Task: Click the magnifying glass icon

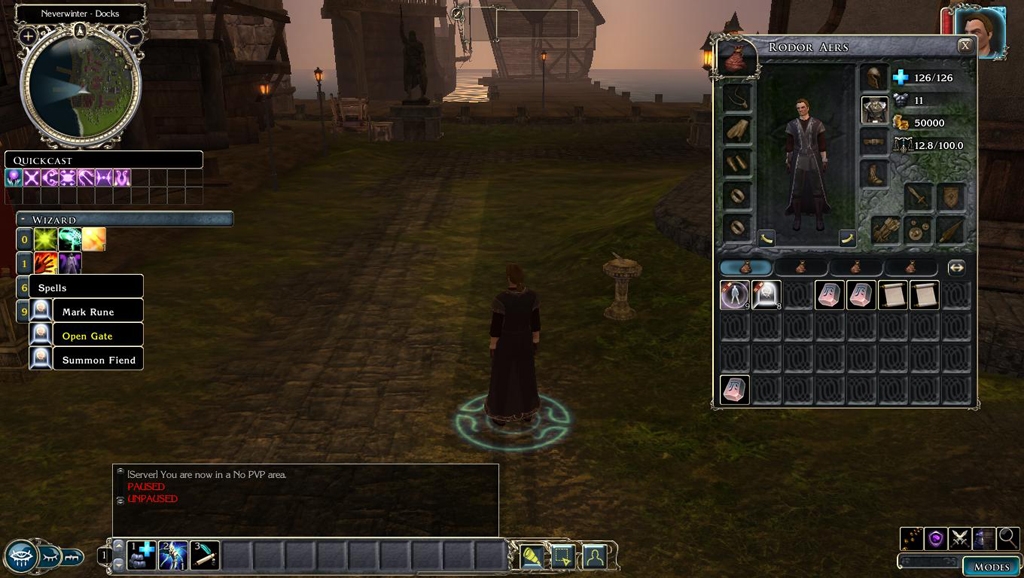Action: point(1007,539)
